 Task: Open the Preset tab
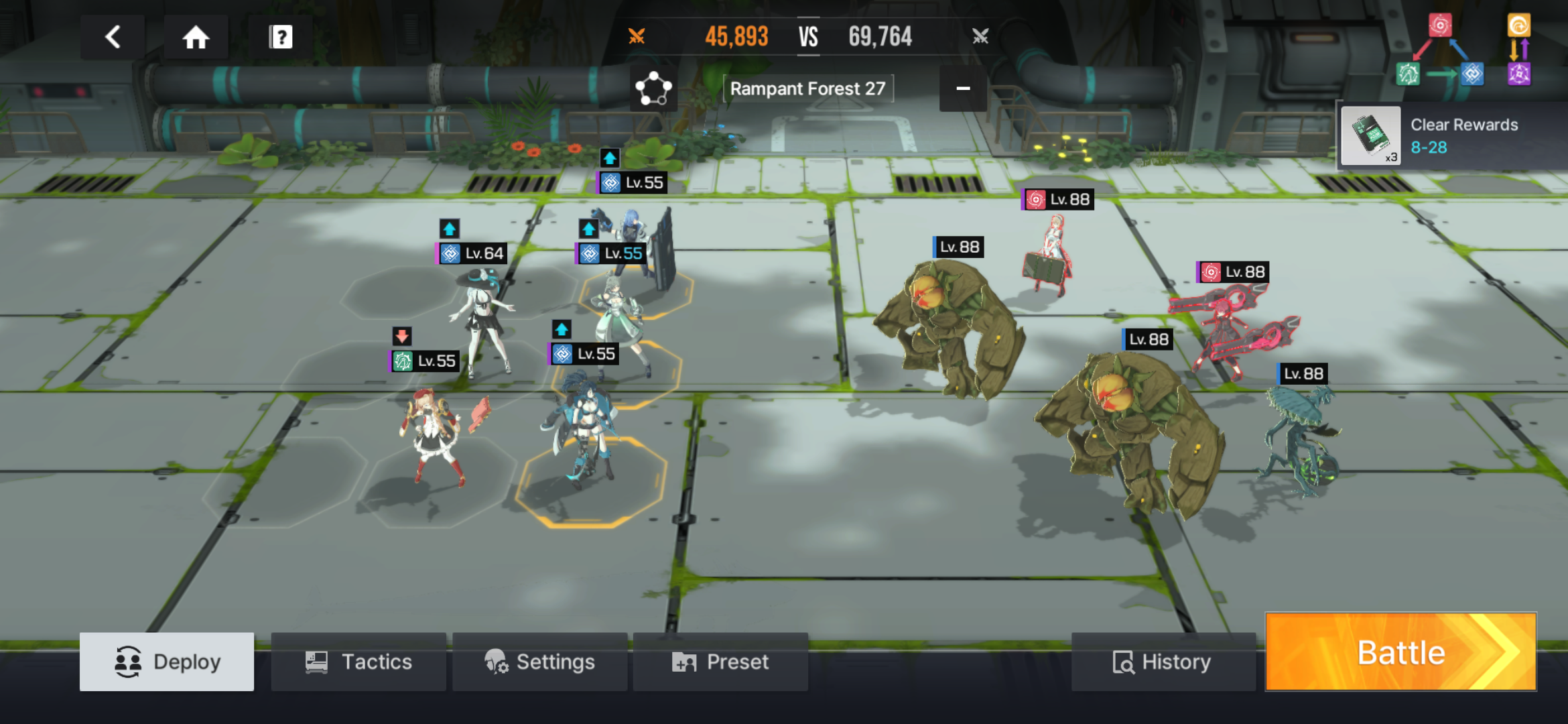(x=720, y=662)
